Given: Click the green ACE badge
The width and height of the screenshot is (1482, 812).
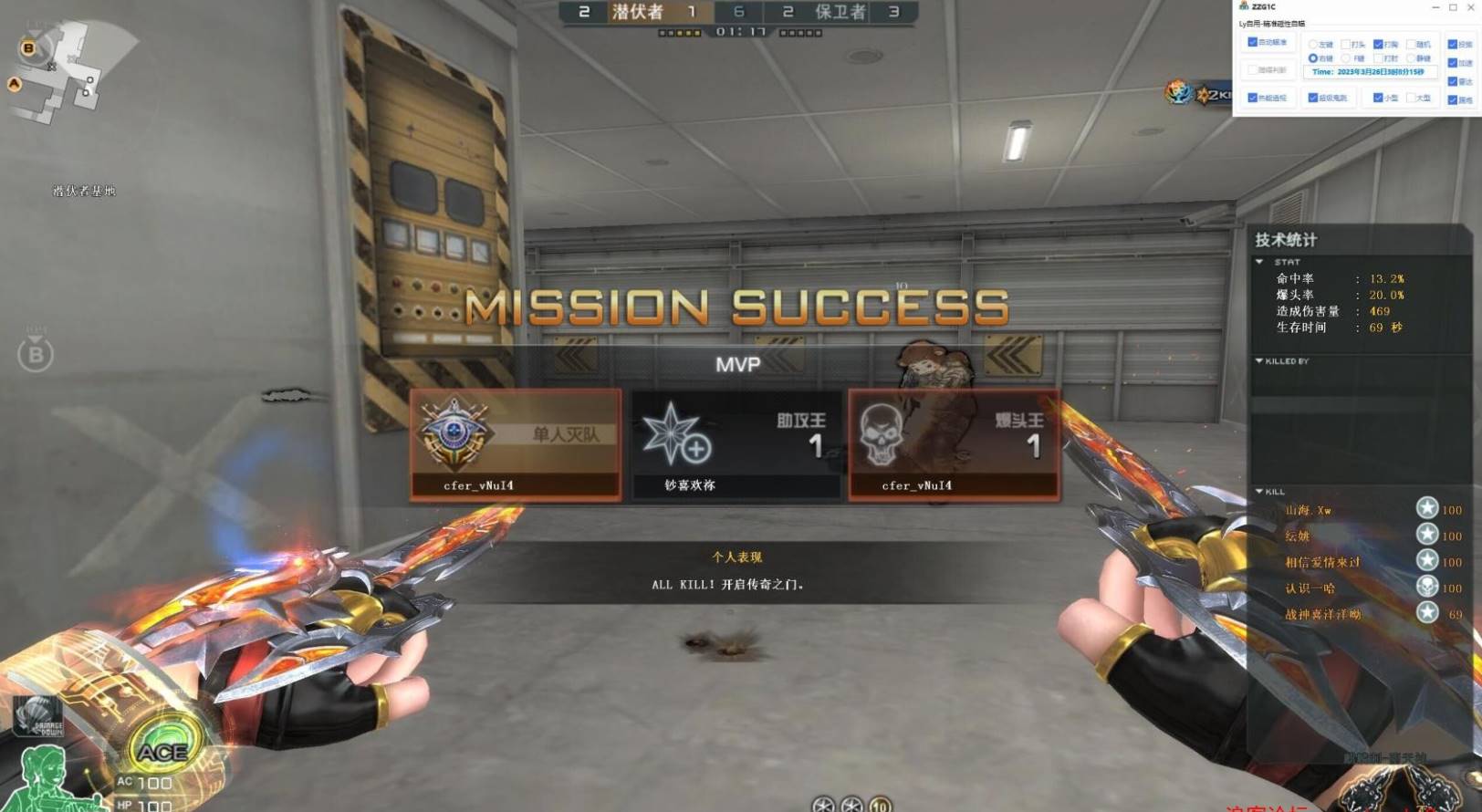Looking at the screenshot, I should [x=162, y=752].
